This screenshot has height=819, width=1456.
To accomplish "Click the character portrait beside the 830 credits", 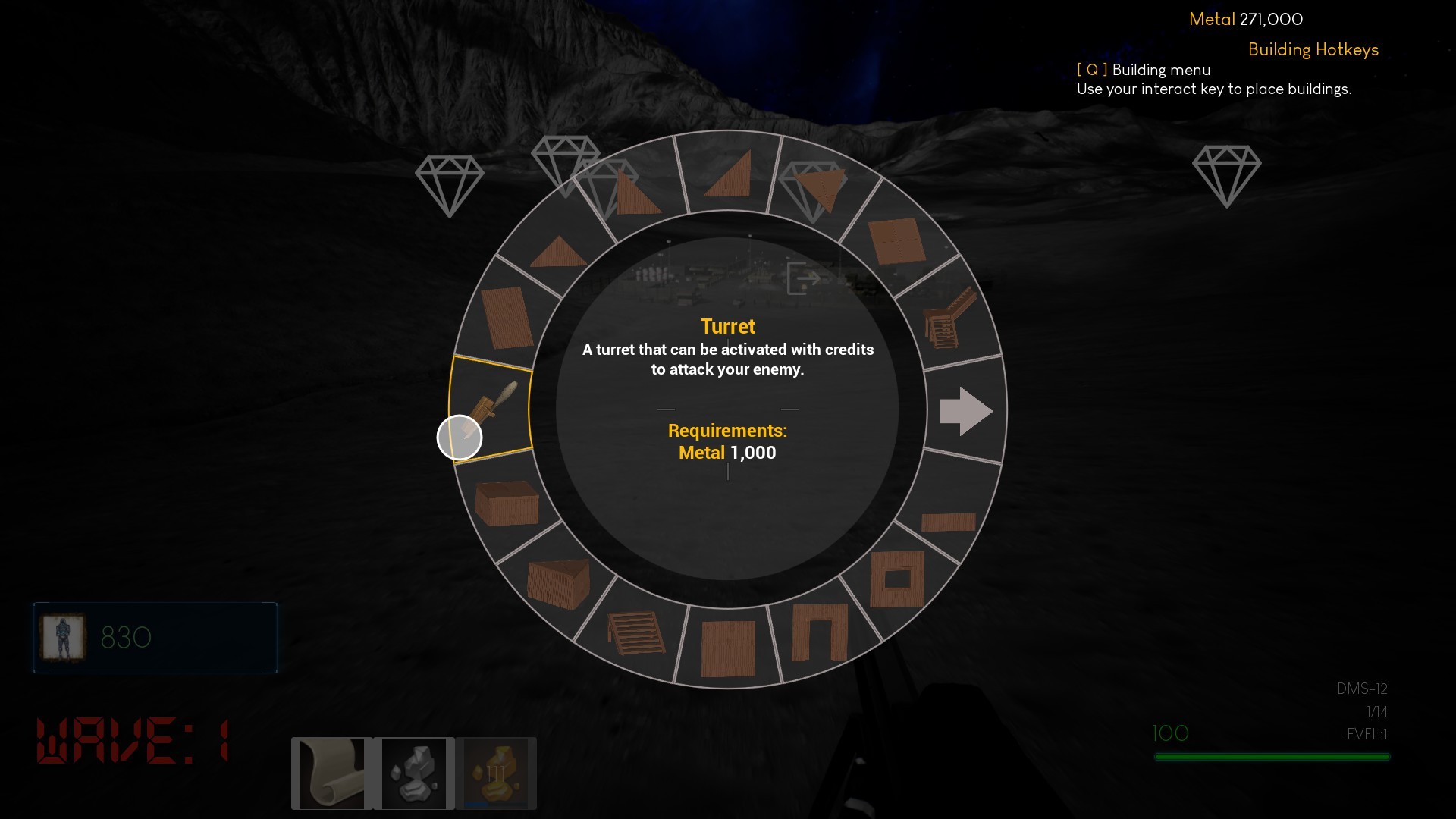I will pos(63,638).
